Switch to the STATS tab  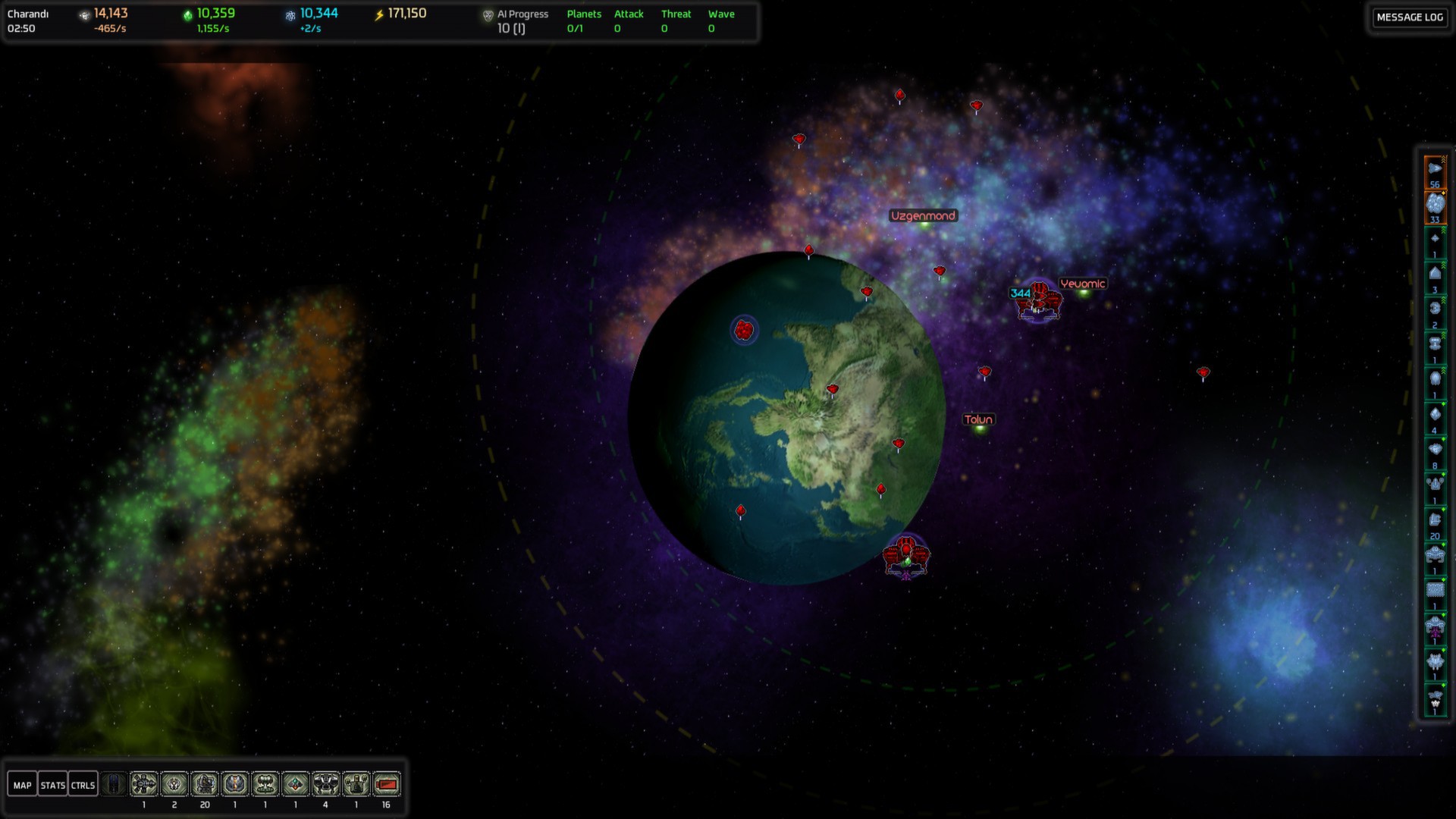(52, 785)
